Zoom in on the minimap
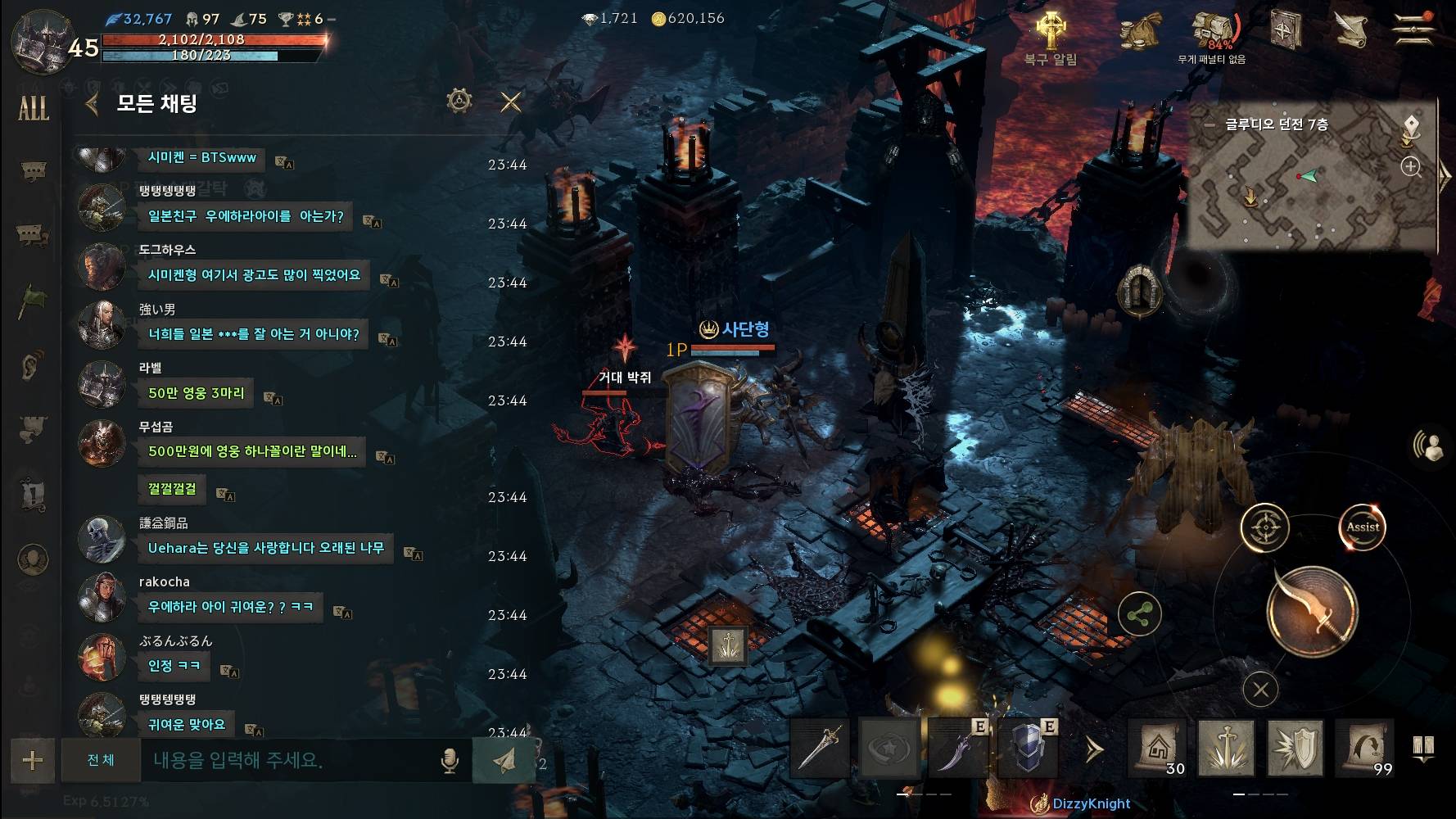This screenshot has width=1456, height=819. pos(1410,167)
